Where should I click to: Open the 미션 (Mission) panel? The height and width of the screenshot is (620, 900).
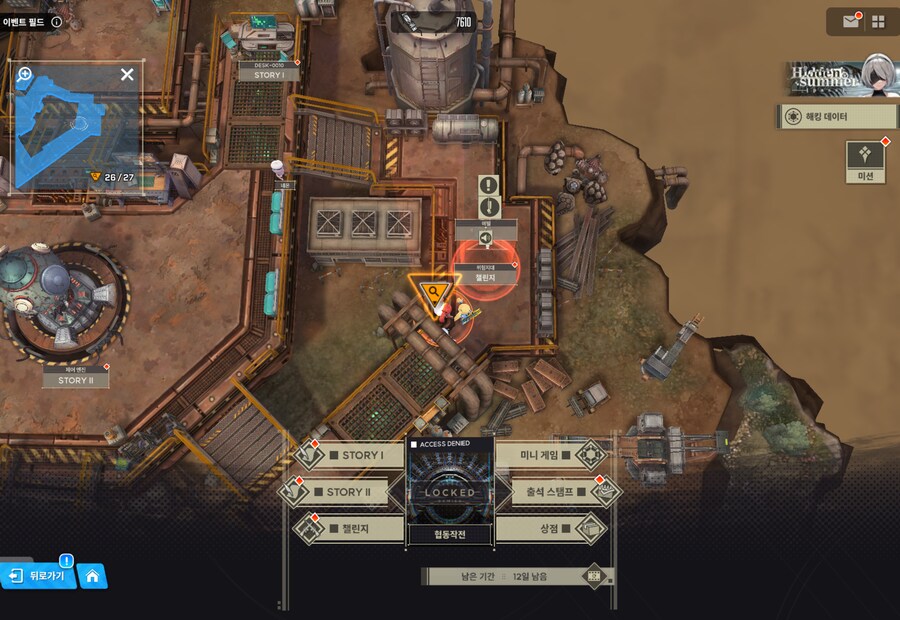(866, 160)
